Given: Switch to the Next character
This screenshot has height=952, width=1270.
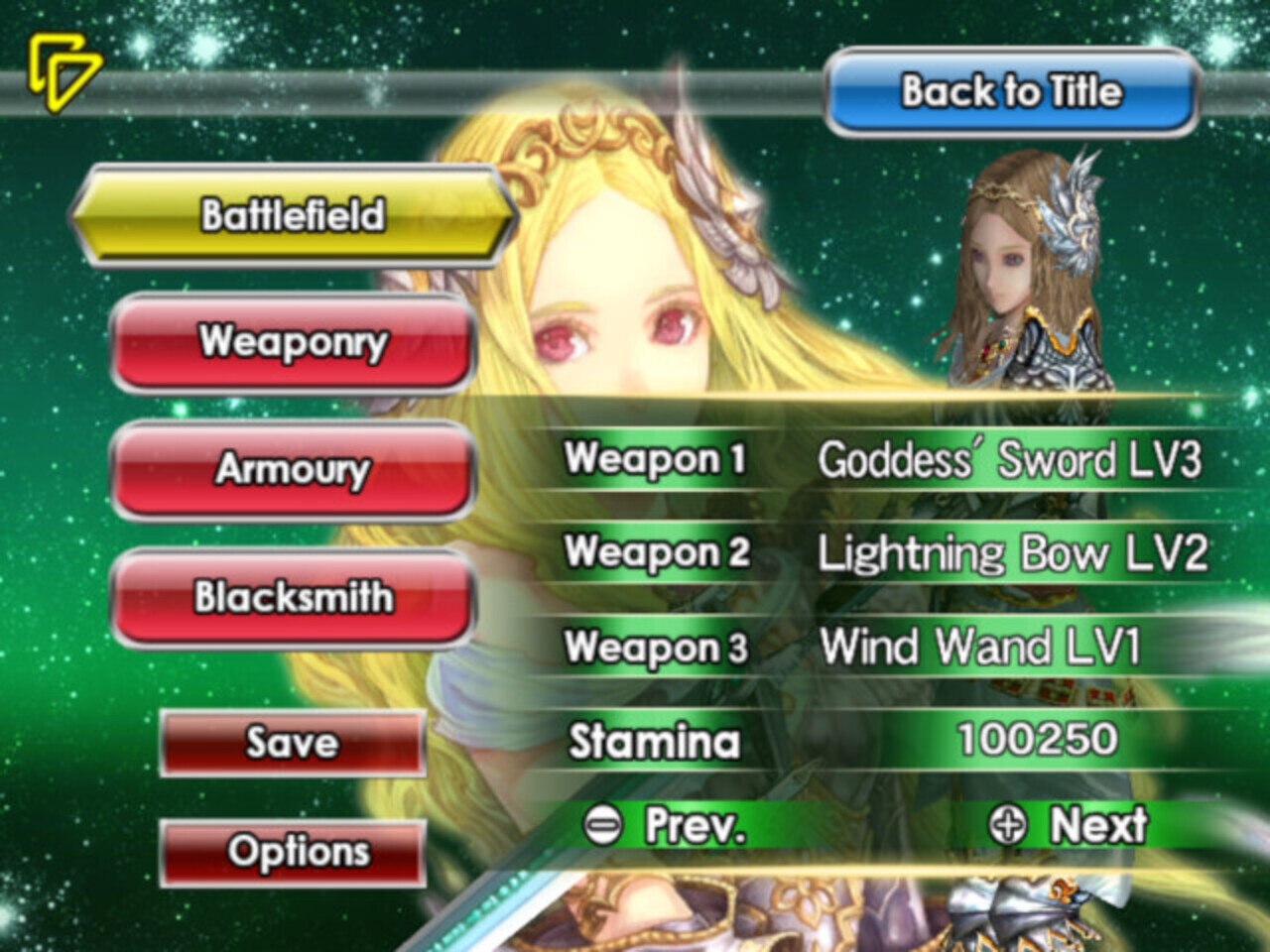Looking at the screenshot, I should (x=1070, y=825).
